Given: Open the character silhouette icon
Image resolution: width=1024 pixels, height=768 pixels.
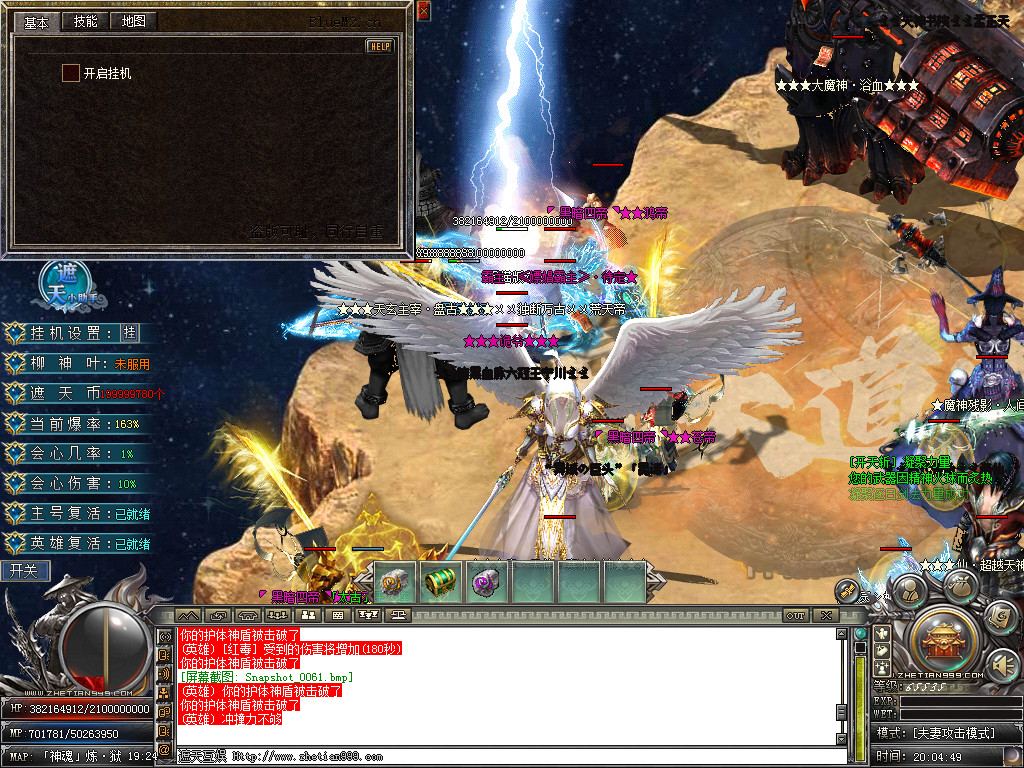Looking at the screenshot, I should [x=907, y=592].
